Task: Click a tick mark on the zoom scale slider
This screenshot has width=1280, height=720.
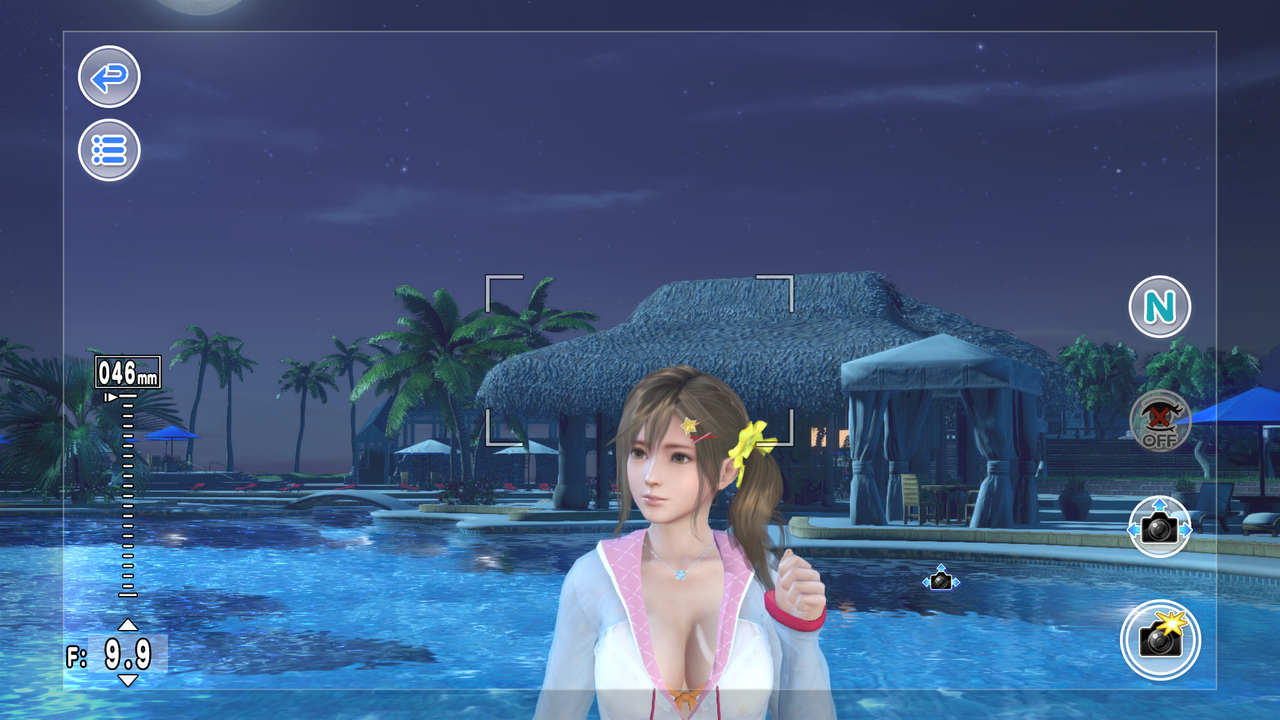Action: (x=126, y=500)
